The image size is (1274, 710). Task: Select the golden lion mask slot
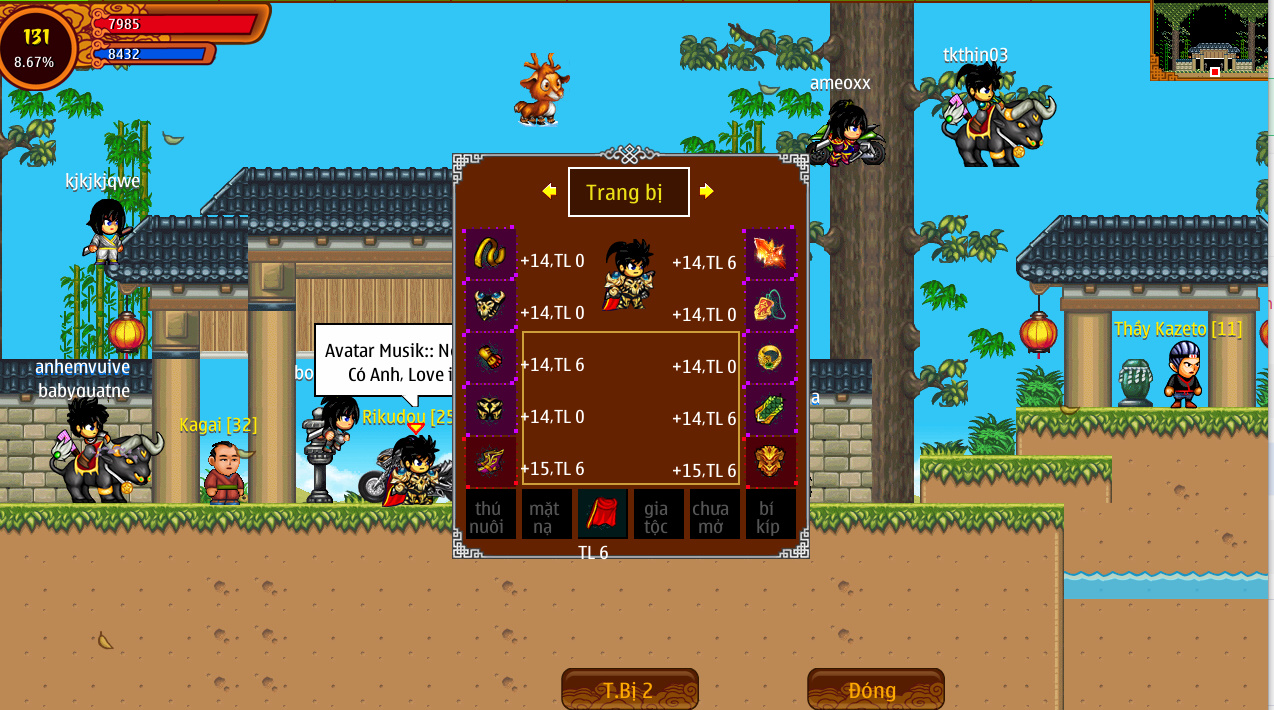click(769, 461)
